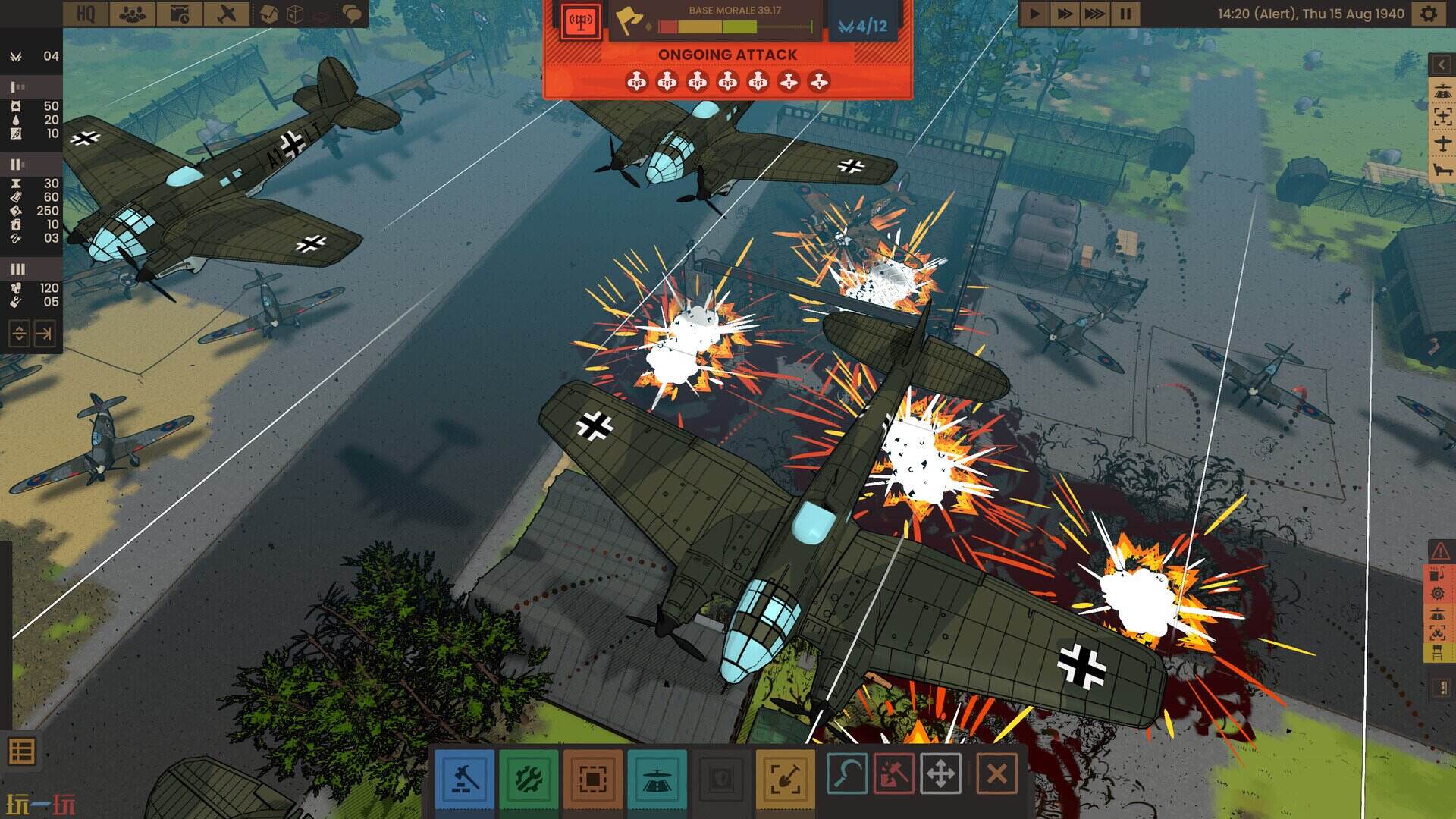1456x819 pixels.
Task: Select the green wrench-and-gear tool
Action: tap(529, 777)
